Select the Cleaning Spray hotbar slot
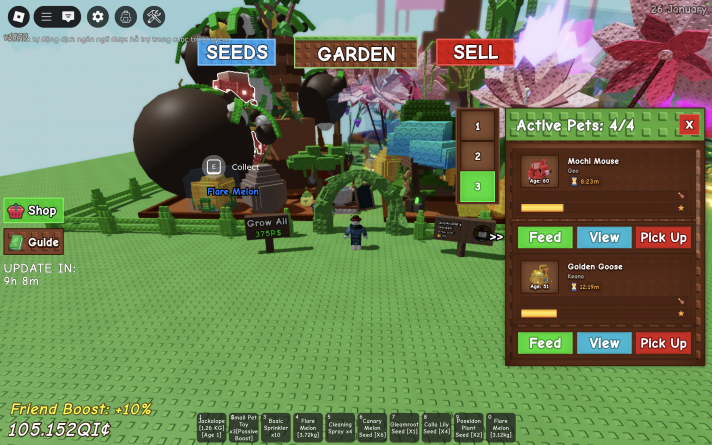712x445 pixels. tap(340, 427)
